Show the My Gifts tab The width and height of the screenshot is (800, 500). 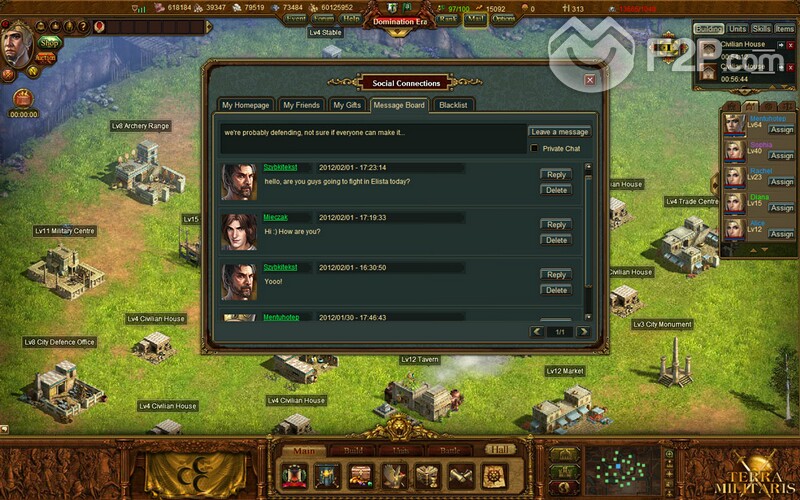pos(347,104)
